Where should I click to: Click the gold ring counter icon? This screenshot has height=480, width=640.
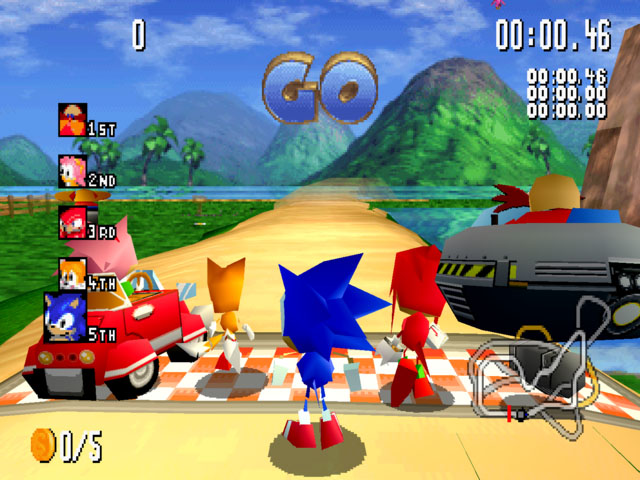coord(44,443)
